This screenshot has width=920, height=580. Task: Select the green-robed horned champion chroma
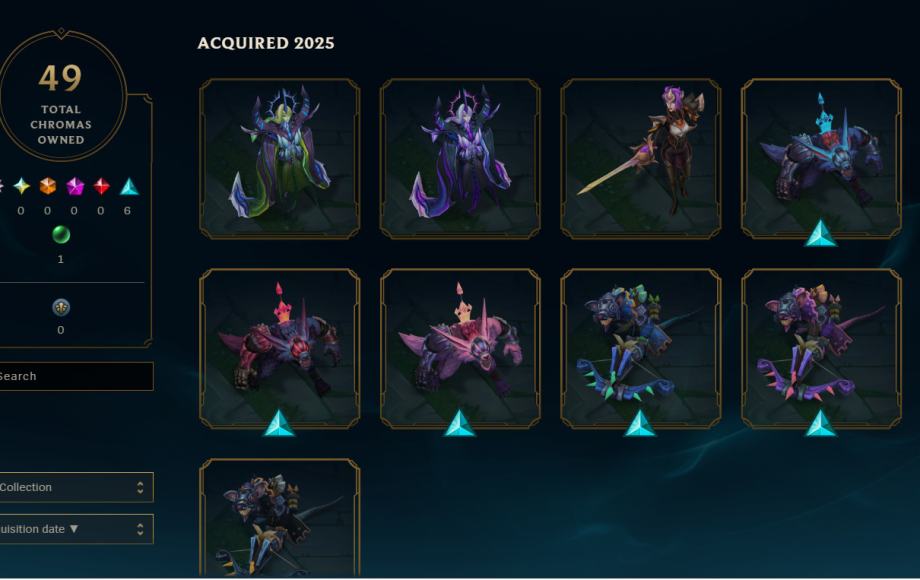[x=279, y=158]
